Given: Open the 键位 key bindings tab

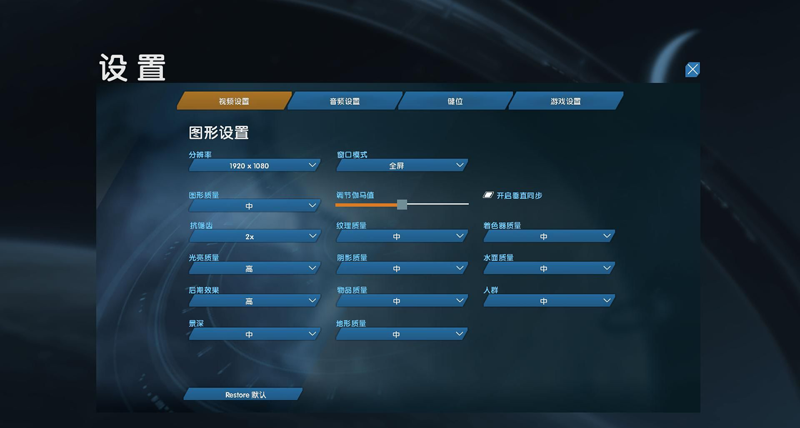Looking at the screenshot, I should click(x=455, y=101).
